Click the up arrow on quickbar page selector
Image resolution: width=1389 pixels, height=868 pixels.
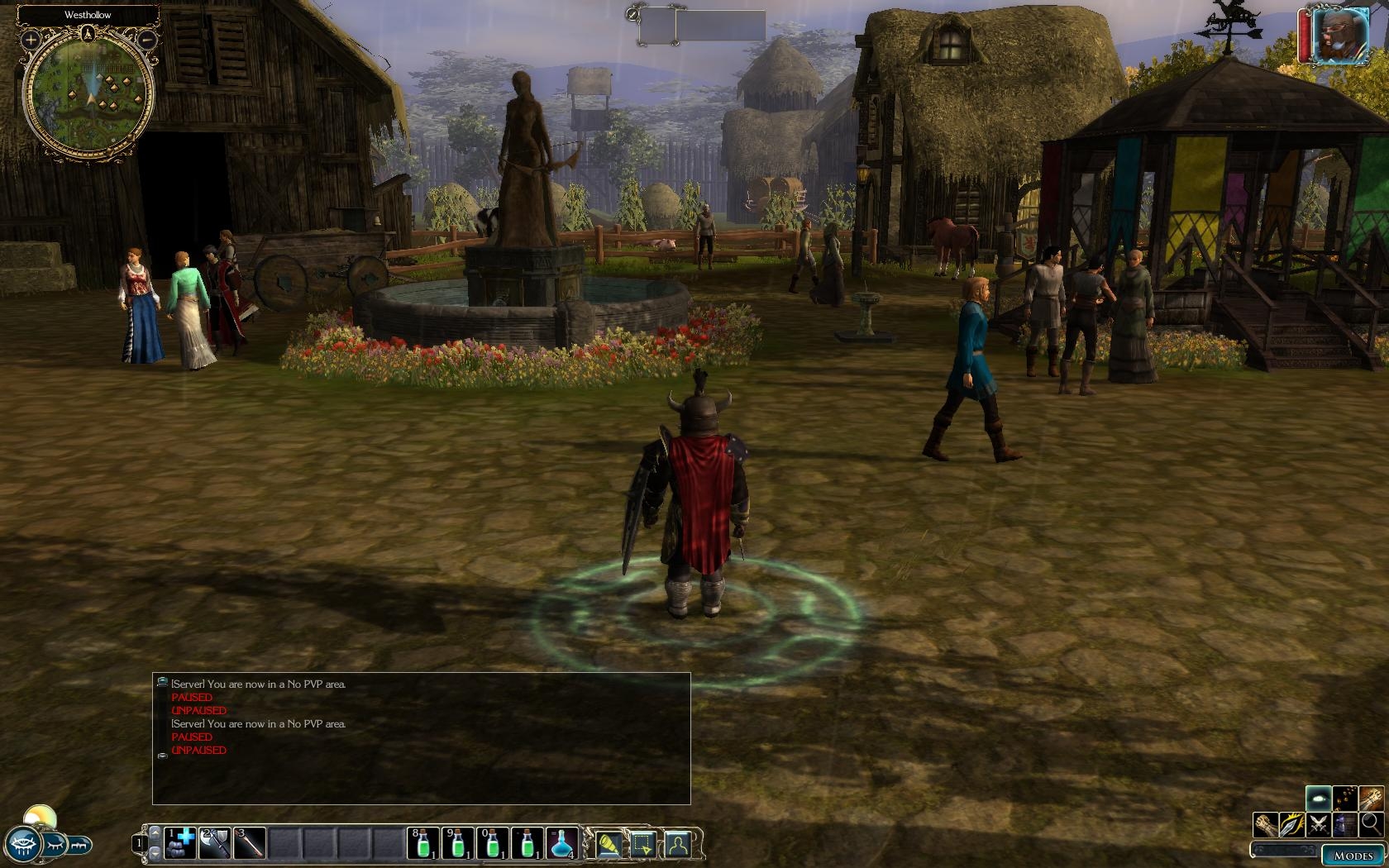click(x=154, y=832)
